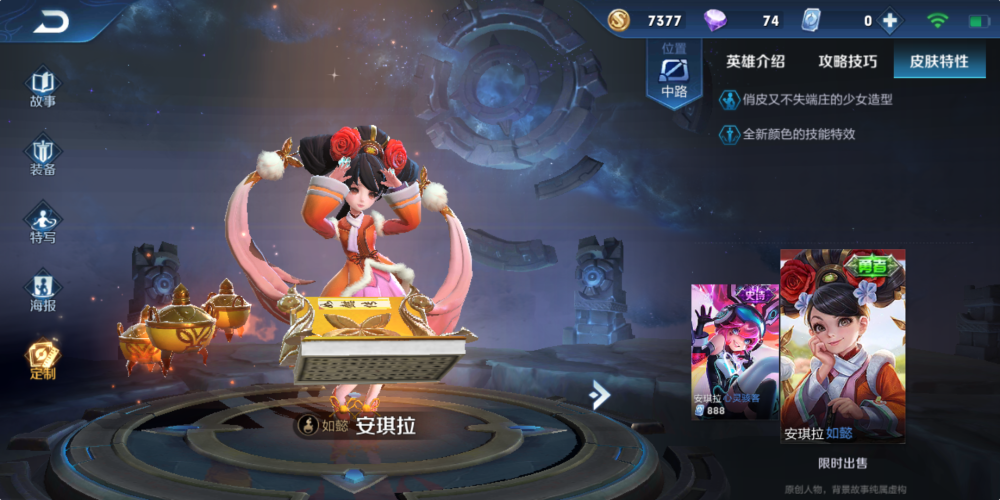Switch to the 英雄介绍 tab
Viewport: 1000px width, 500px height.
click(x=755, y=61)
